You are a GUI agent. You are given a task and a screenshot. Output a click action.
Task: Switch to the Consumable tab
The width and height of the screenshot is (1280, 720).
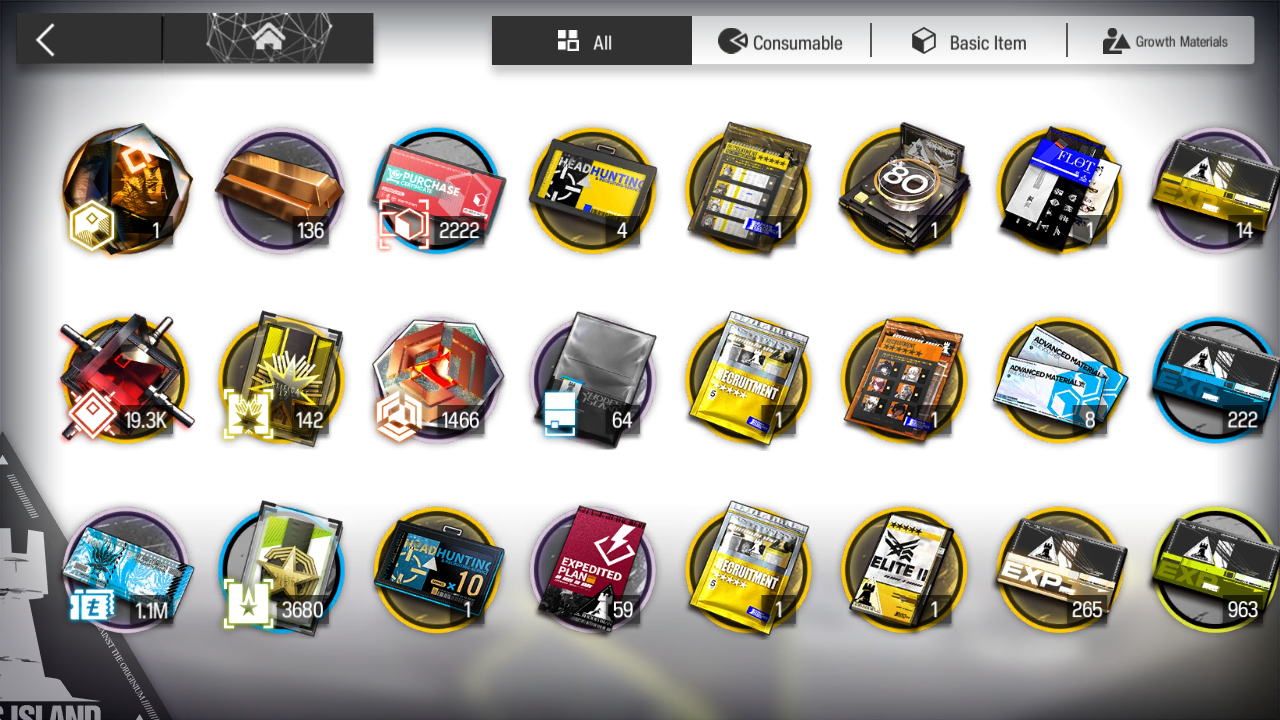[781, 41]
